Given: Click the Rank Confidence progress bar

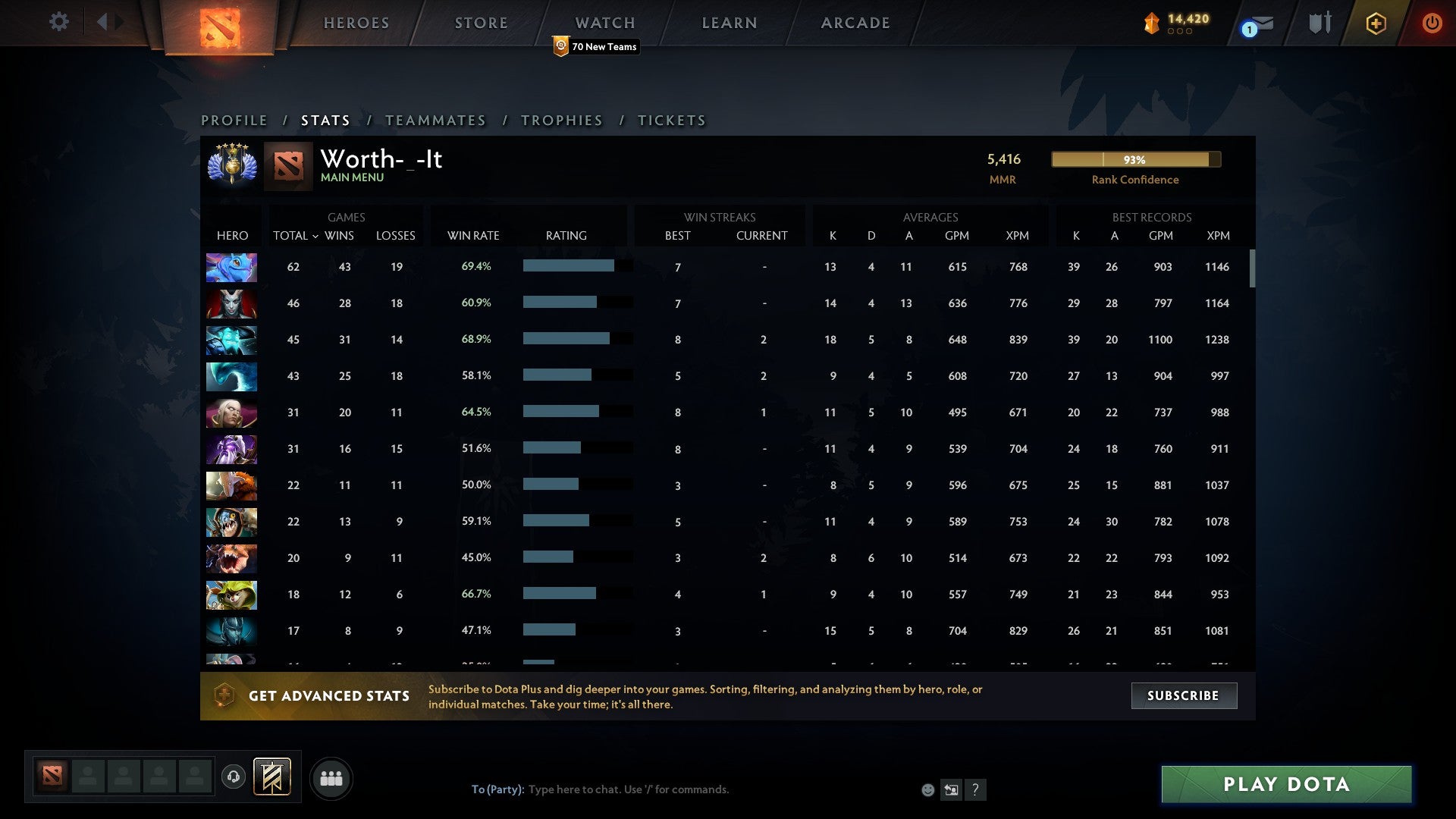Looking at the screenshot, I should coord(1134,159).
